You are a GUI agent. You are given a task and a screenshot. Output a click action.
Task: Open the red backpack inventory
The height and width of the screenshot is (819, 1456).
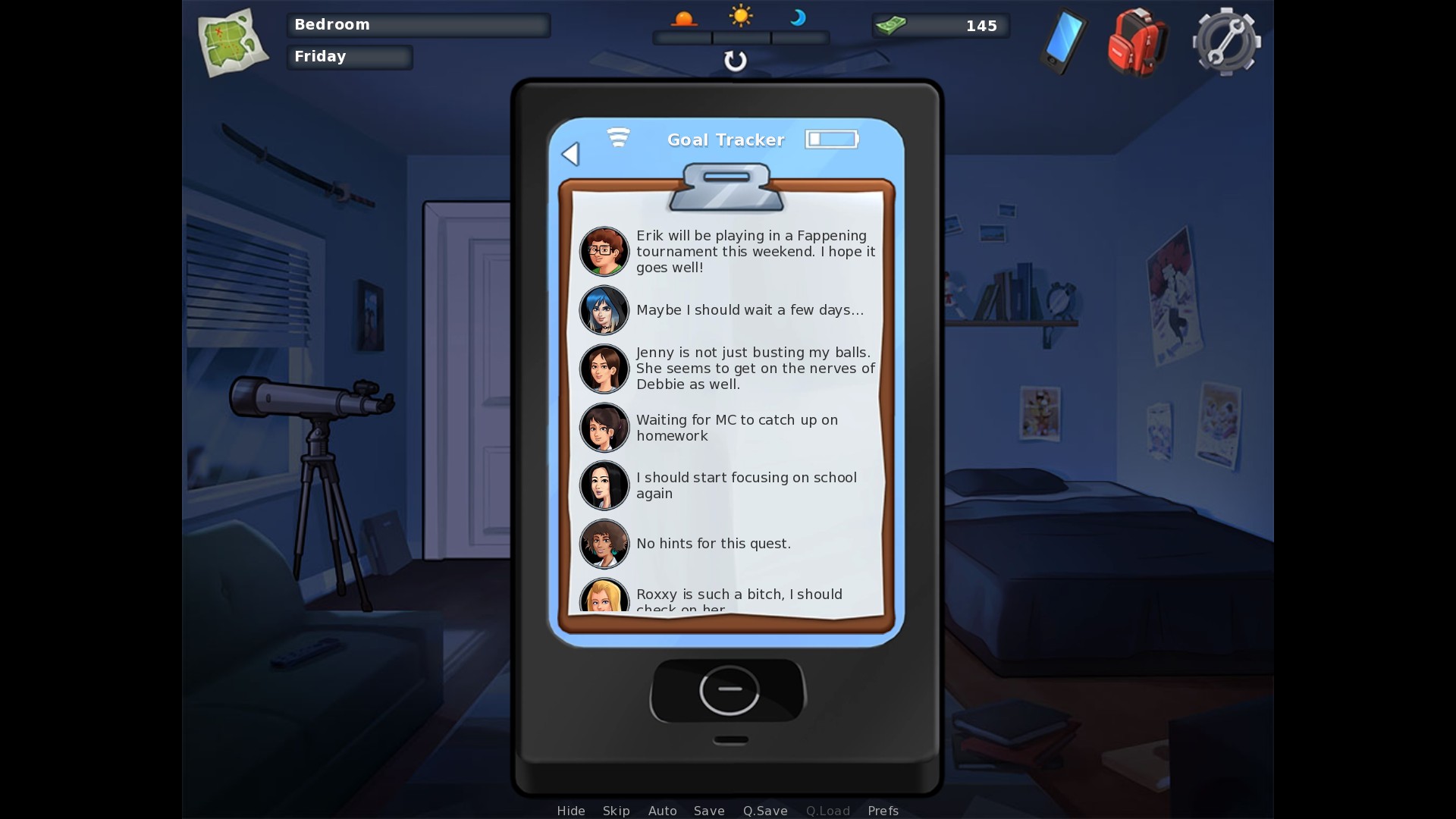tap(1137, 42)
